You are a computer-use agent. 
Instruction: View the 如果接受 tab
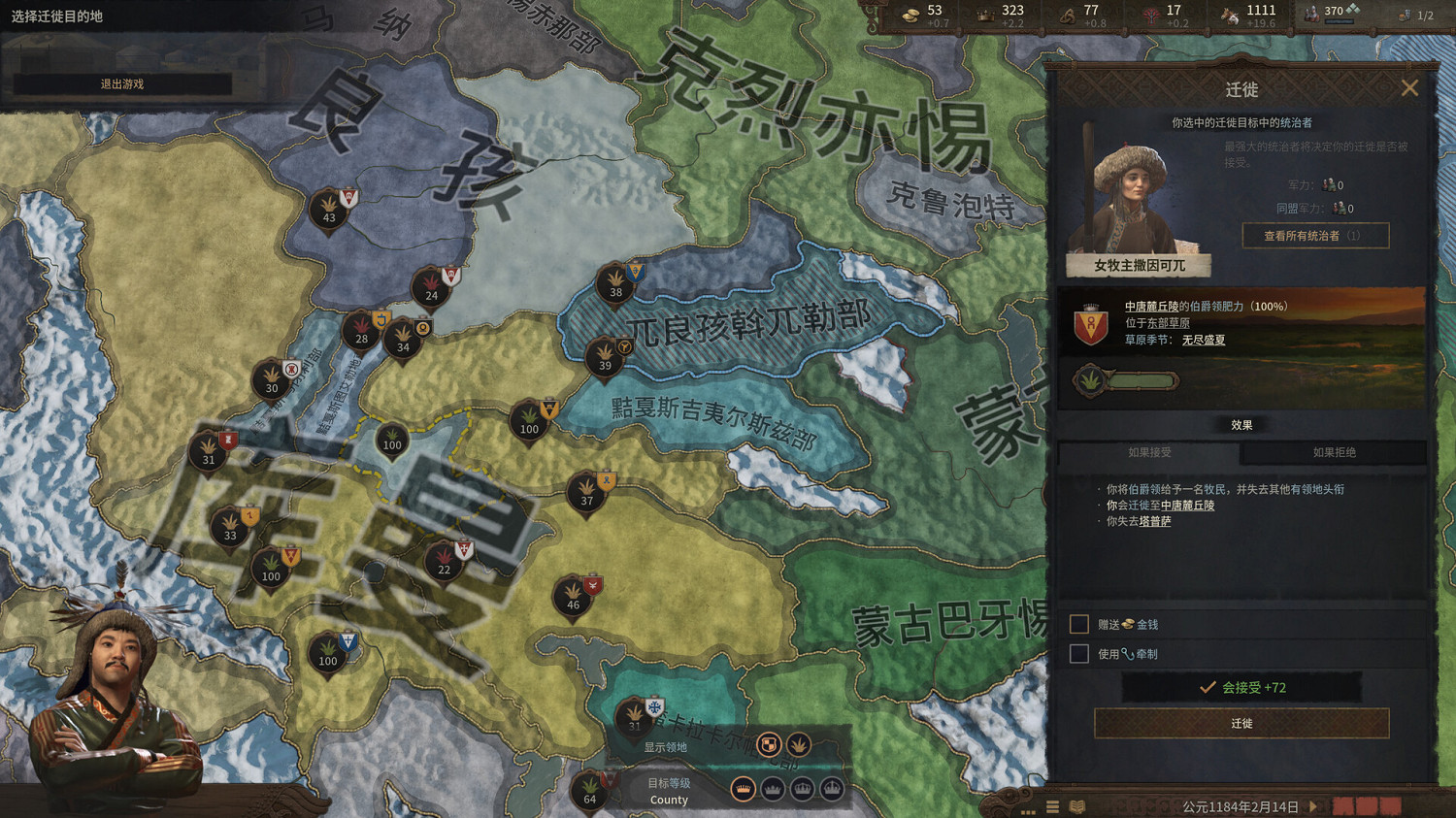click(x=1149, y=453)
